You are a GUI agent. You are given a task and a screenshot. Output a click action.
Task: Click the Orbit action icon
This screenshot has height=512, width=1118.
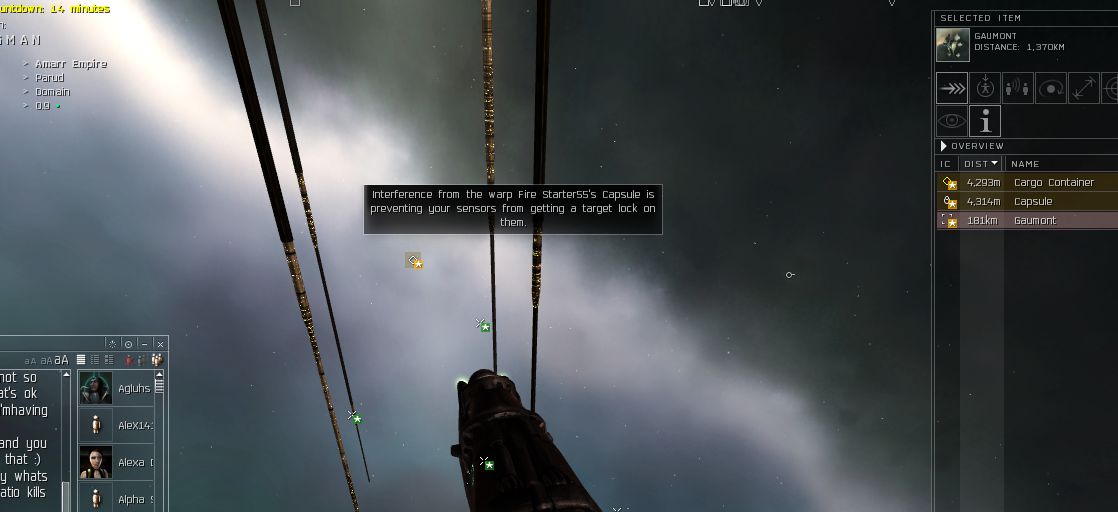pos(1051,88)
